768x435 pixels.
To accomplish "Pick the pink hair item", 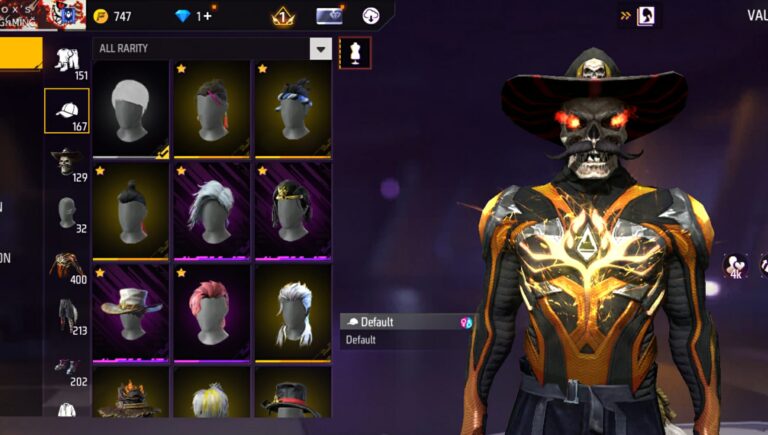I will [x=212, y=312].
